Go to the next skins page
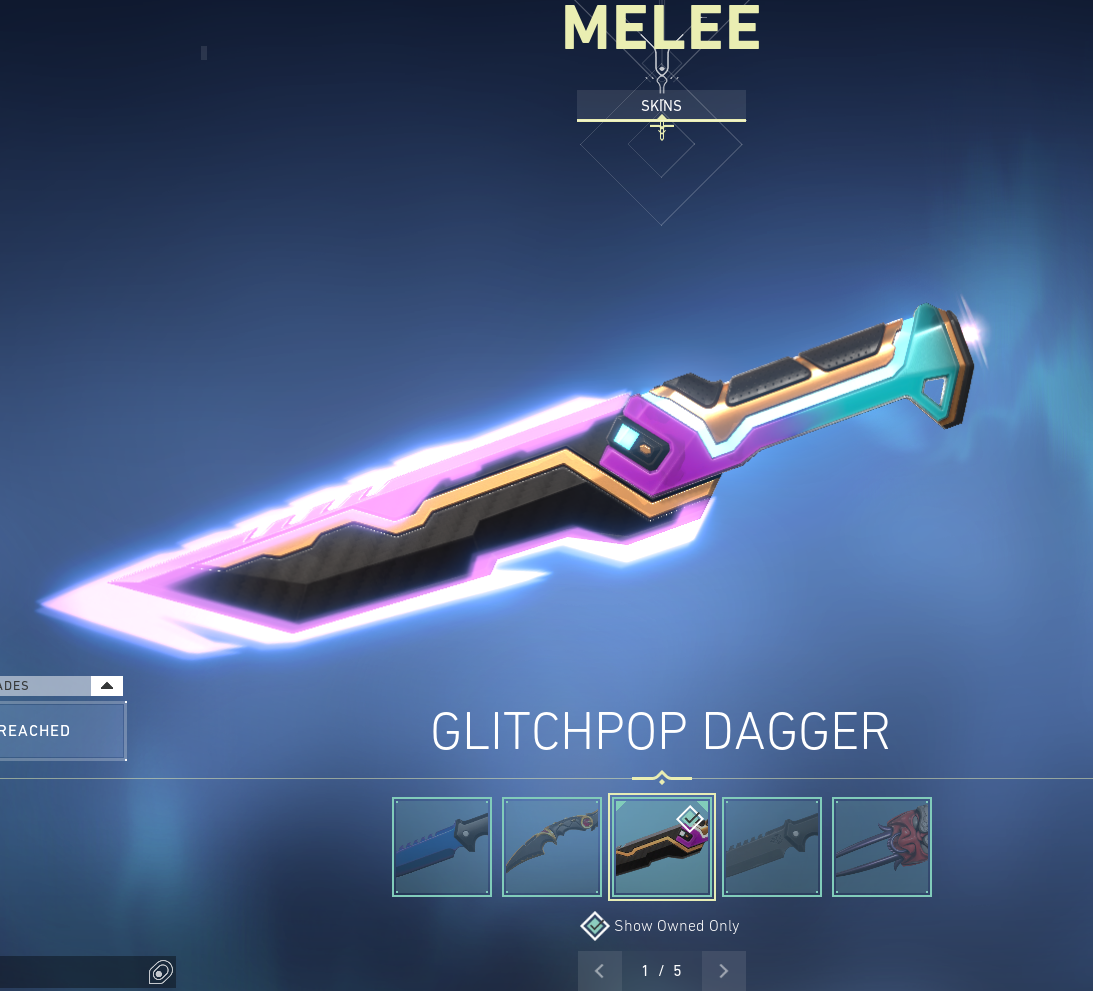 click(x=723, y=971)
